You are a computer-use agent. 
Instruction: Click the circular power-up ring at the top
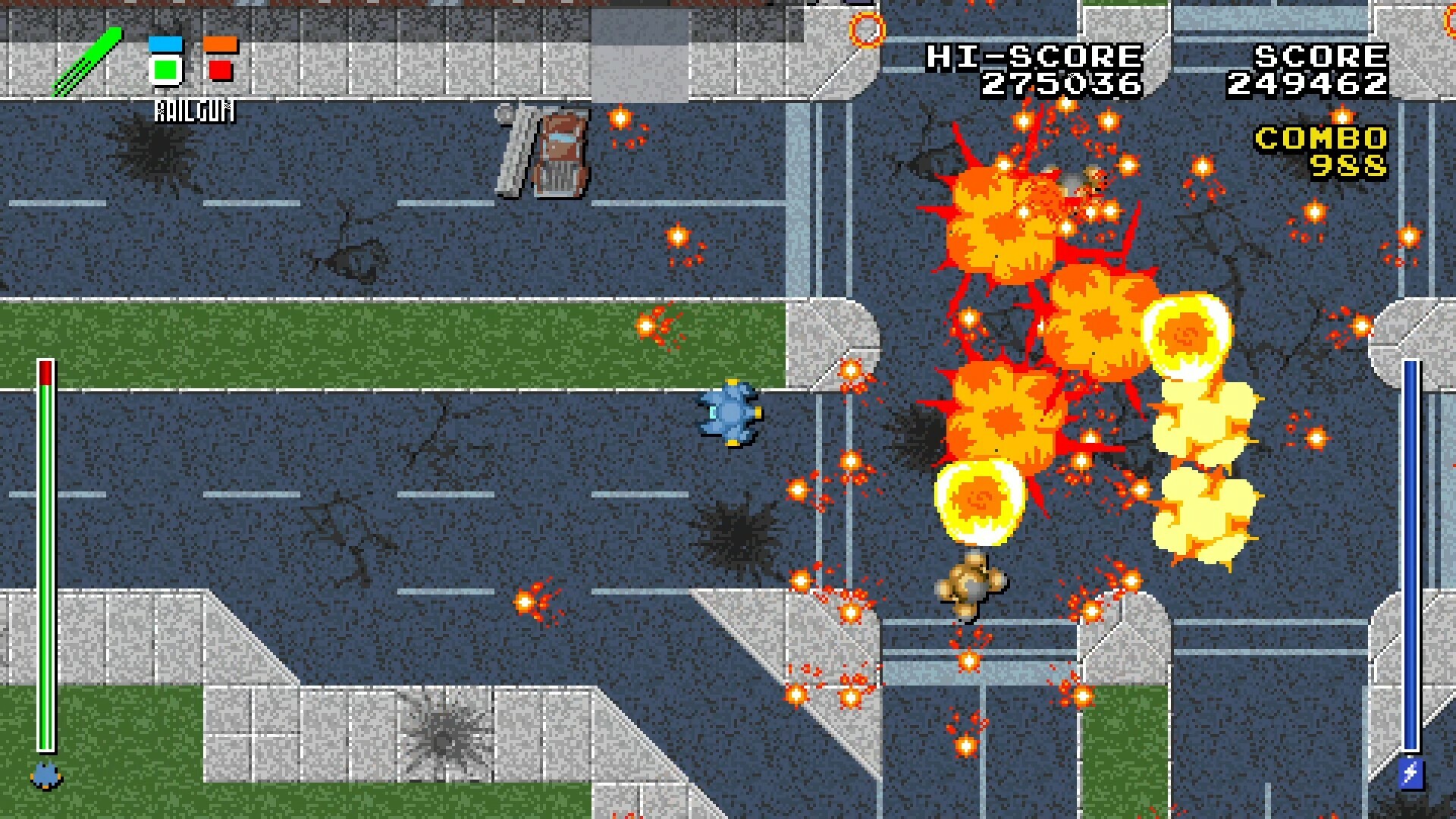(867, 30)
